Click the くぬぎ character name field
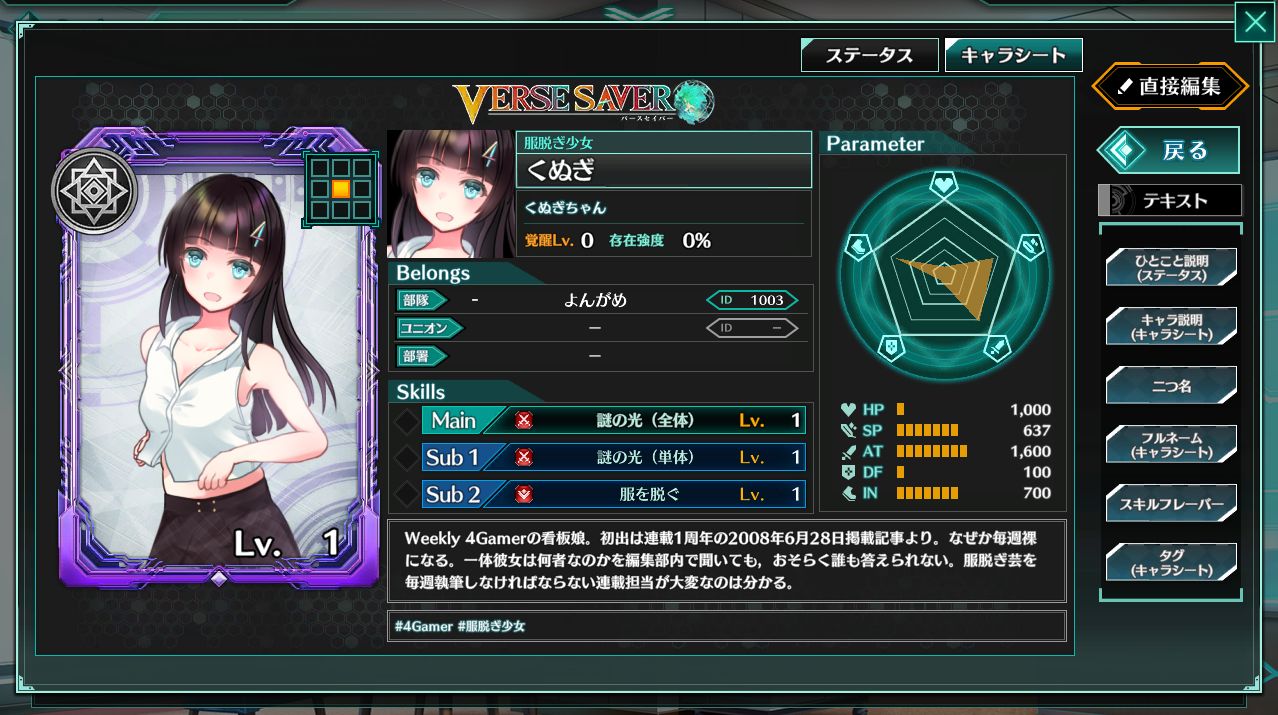The width and height of the screenshot is (1278, 715). click(x=663, y=171)
